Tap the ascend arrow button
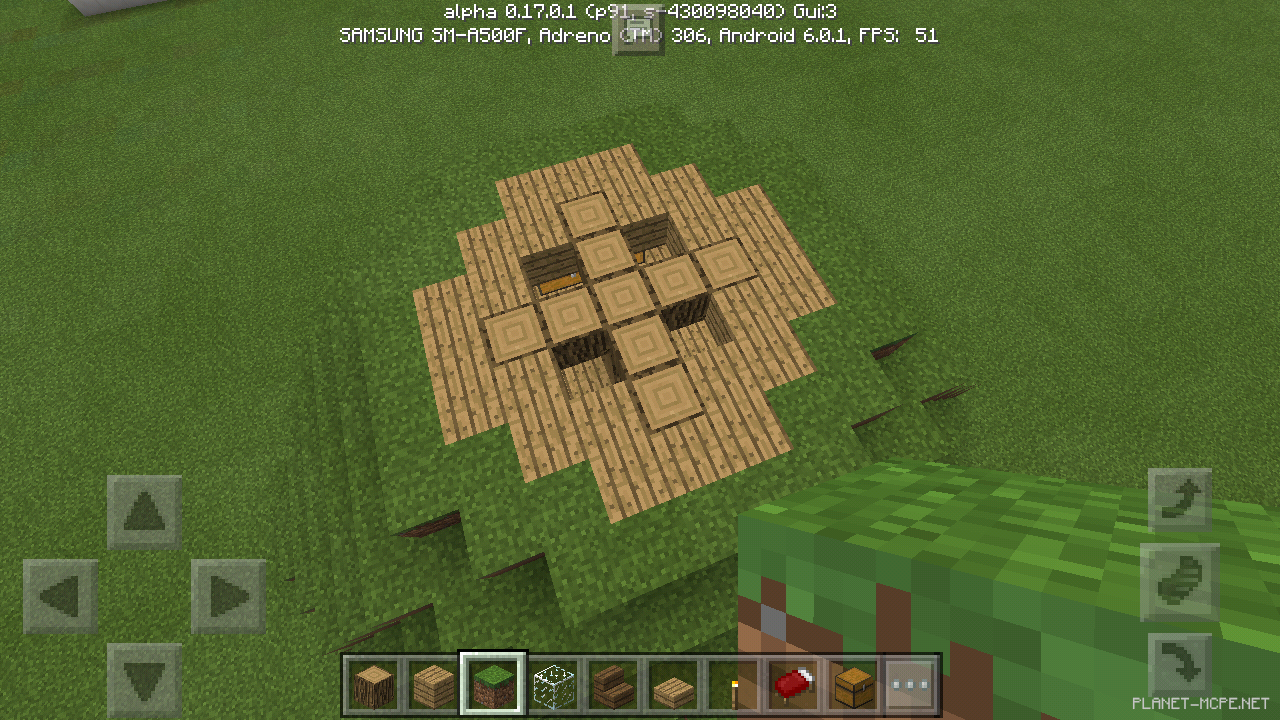1280x720 pixels. pyautogui.click(x=1180, y=497)
